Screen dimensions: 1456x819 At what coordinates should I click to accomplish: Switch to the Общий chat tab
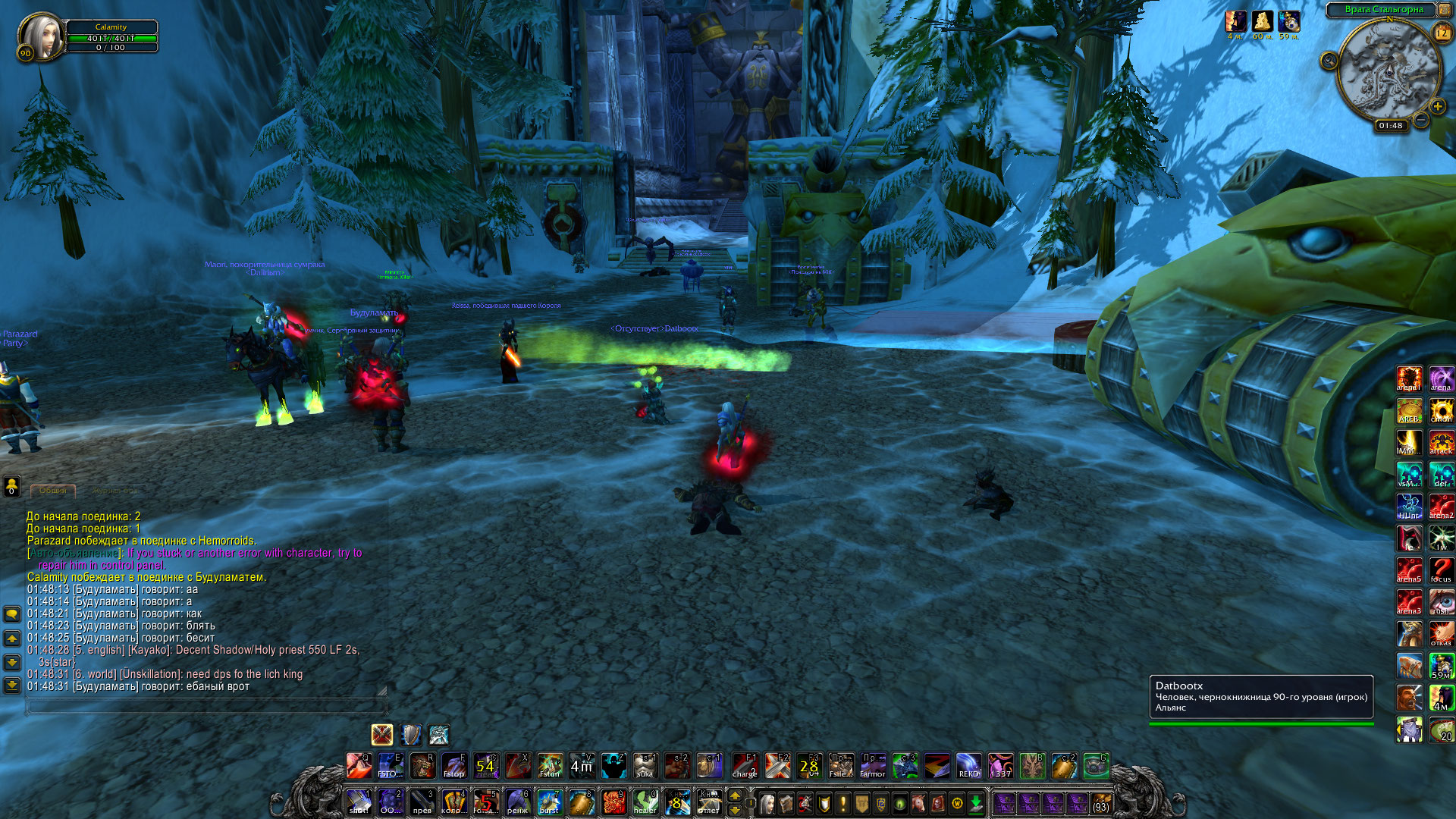(53, 491)
